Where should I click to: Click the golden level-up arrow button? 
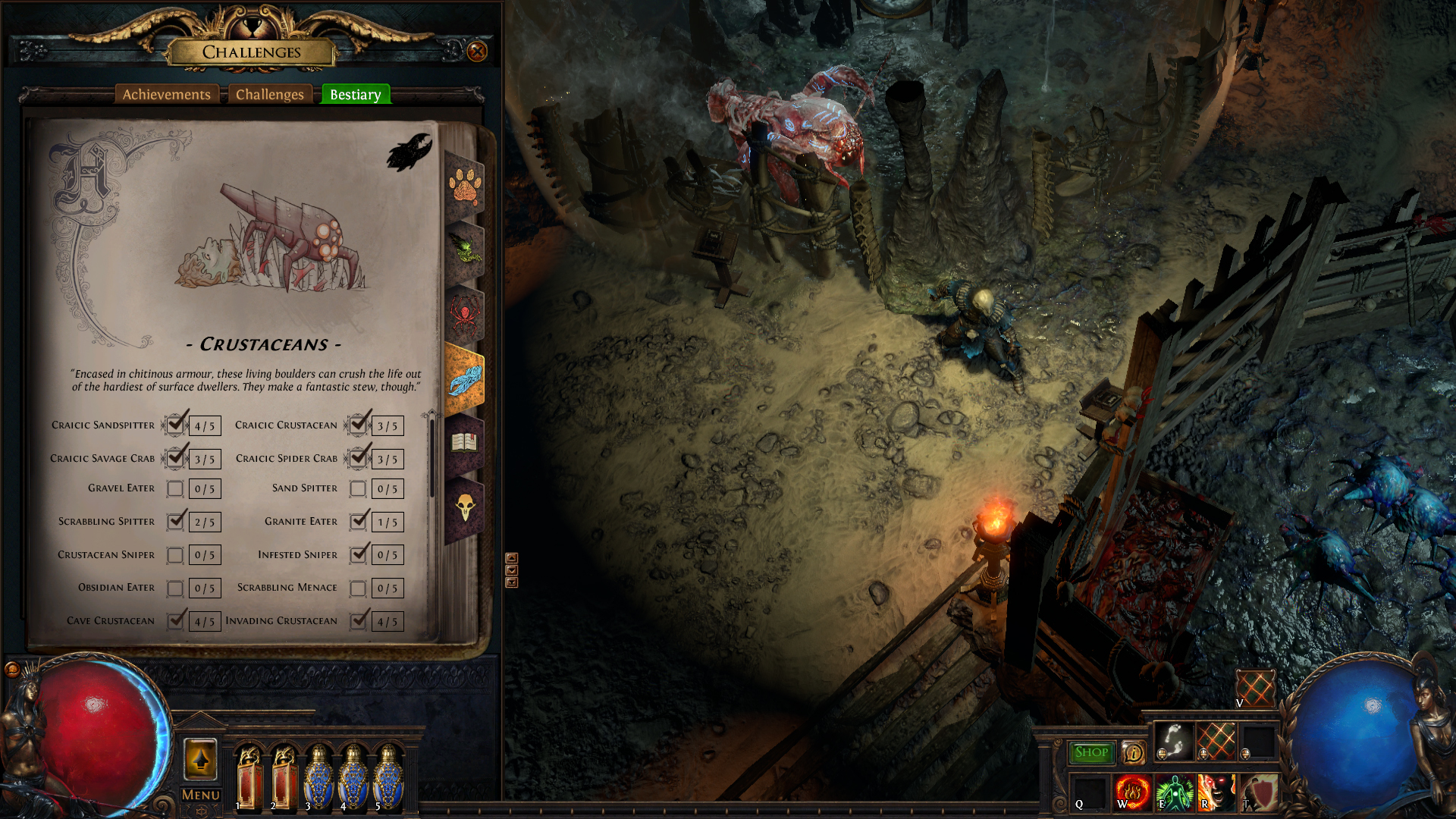pyautogui.click(x=201, y=759)
